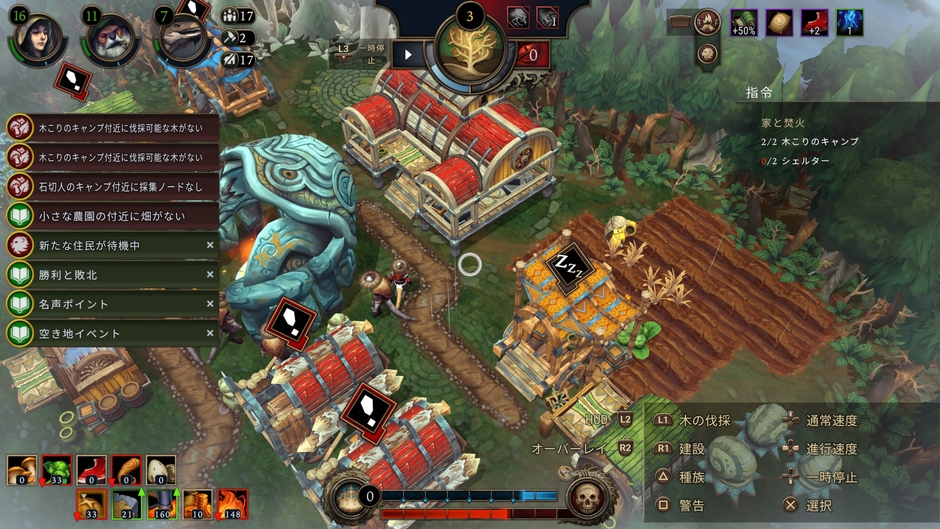Inspect the +50% green effect icon

tap(743, 23)
